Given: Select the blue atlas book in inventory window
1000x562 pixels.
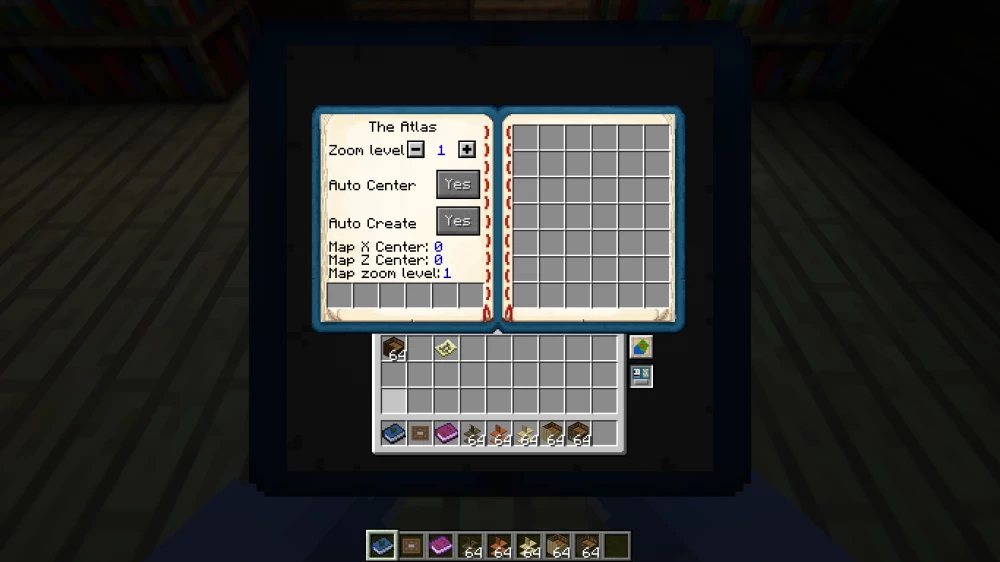Looking at the screenshot, I should (394, 434).
